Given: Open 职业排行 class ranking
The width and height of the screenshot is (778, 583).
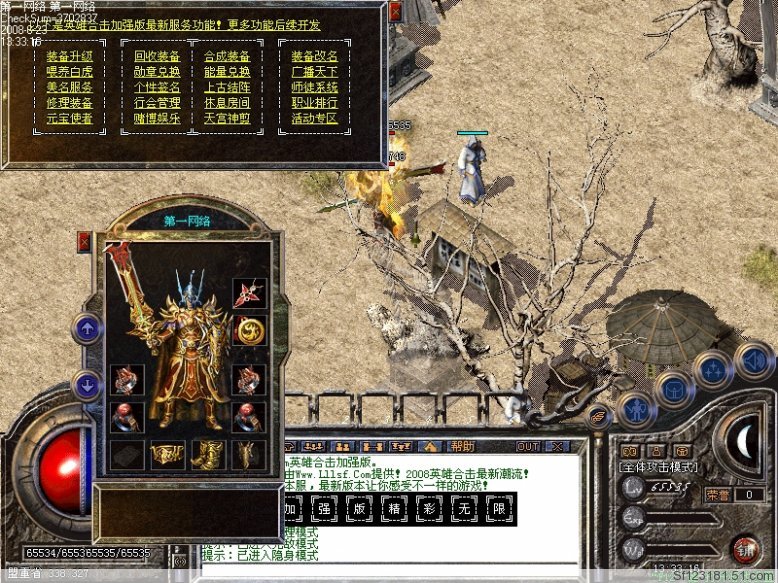Looking at the screenshot, I should point(315,102).
